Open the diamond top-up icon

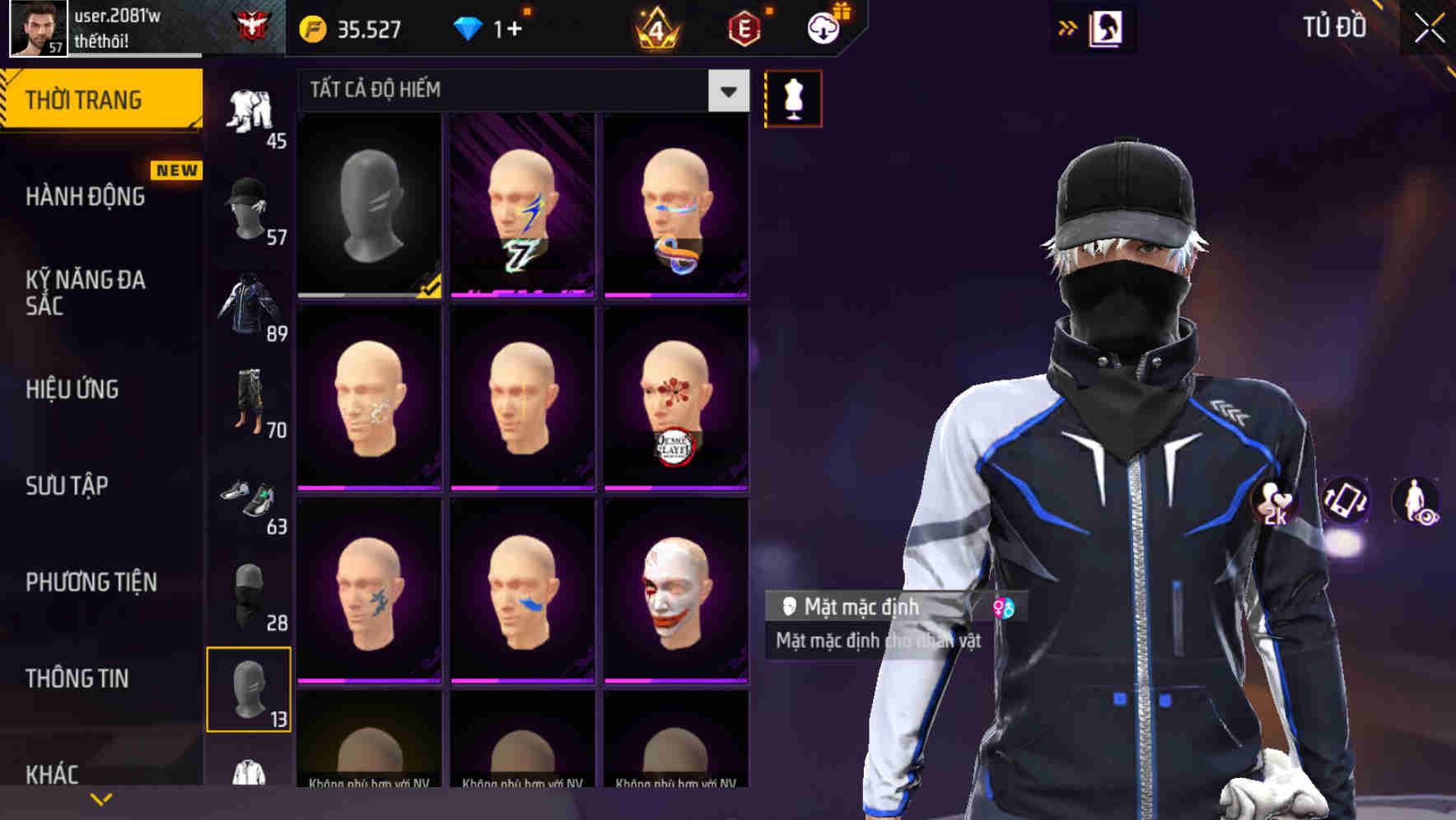click(469, 27)
